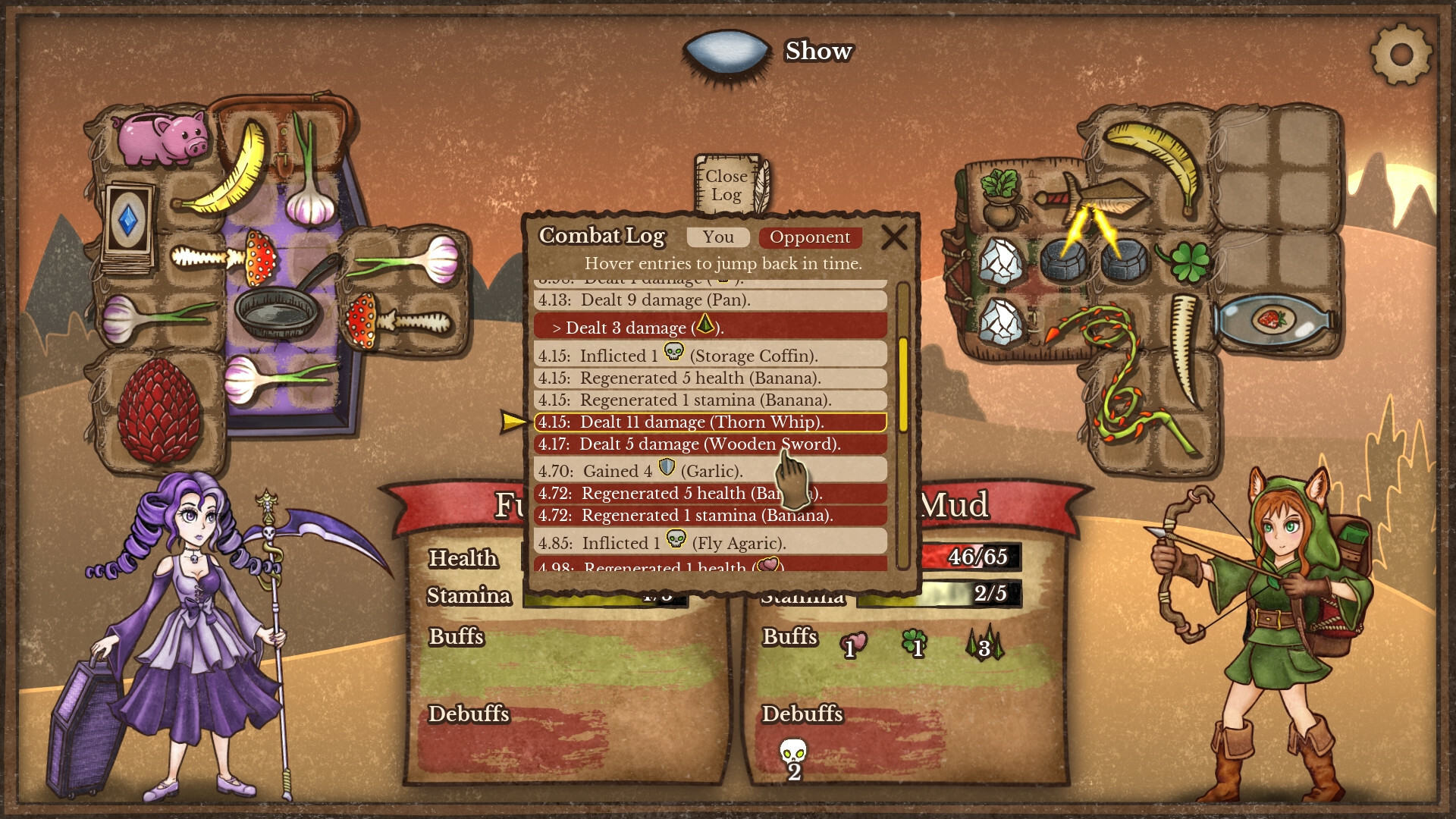Switch to the Opponent combat log tab
This screenshot has width=1456, height=819.
click(810, 237)
